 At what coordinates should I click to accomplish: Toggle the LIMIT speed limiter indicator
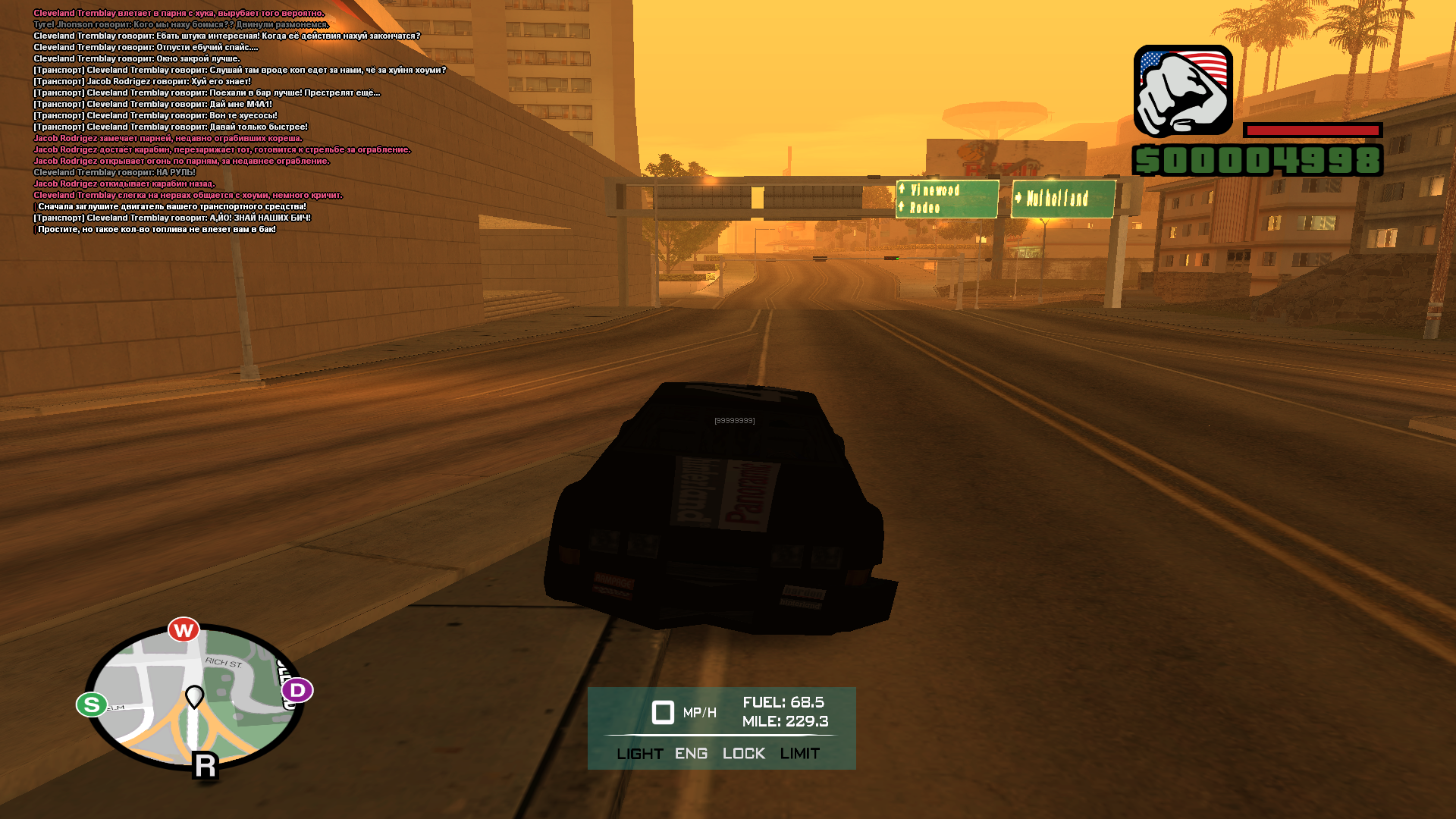pos(800,754)
